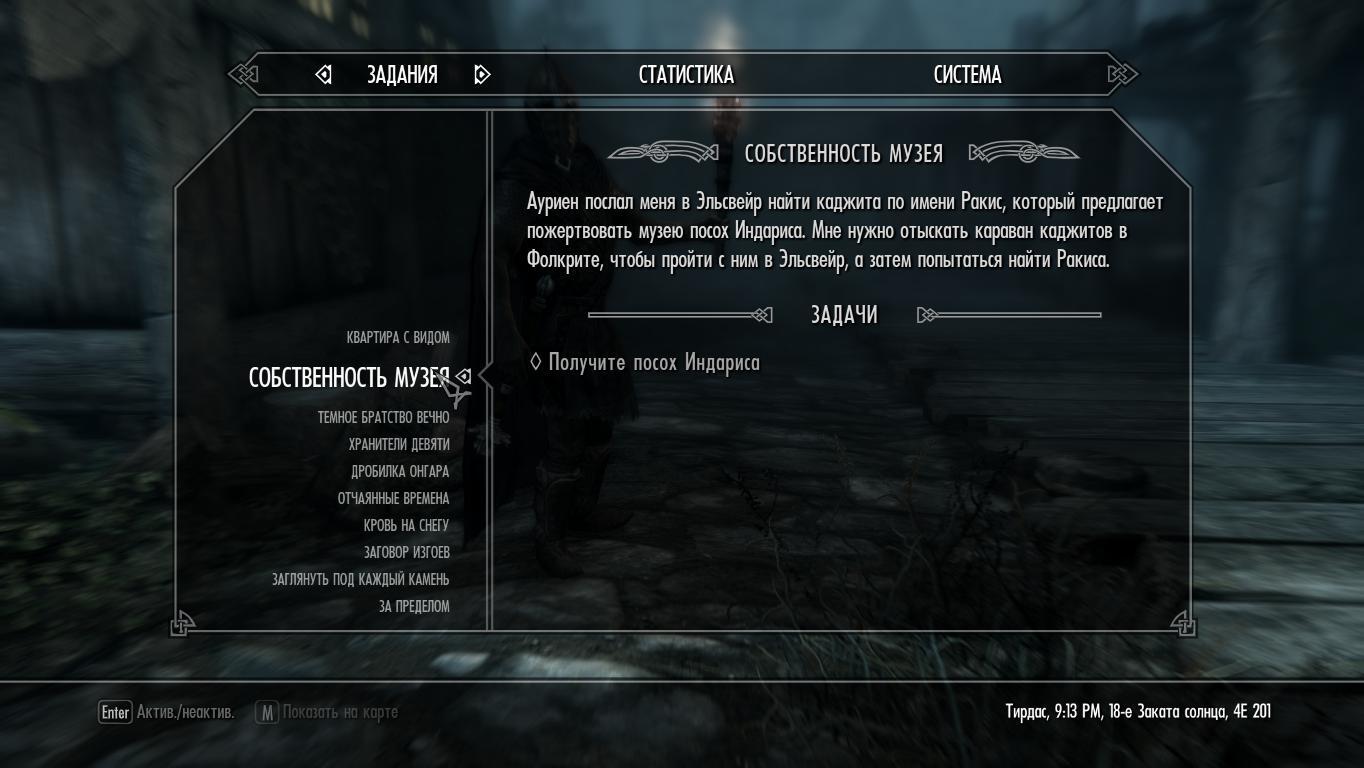The image size is (1364, 768).
Task: Pick the quest Кровь на снегу
Action: pos(406,526)
